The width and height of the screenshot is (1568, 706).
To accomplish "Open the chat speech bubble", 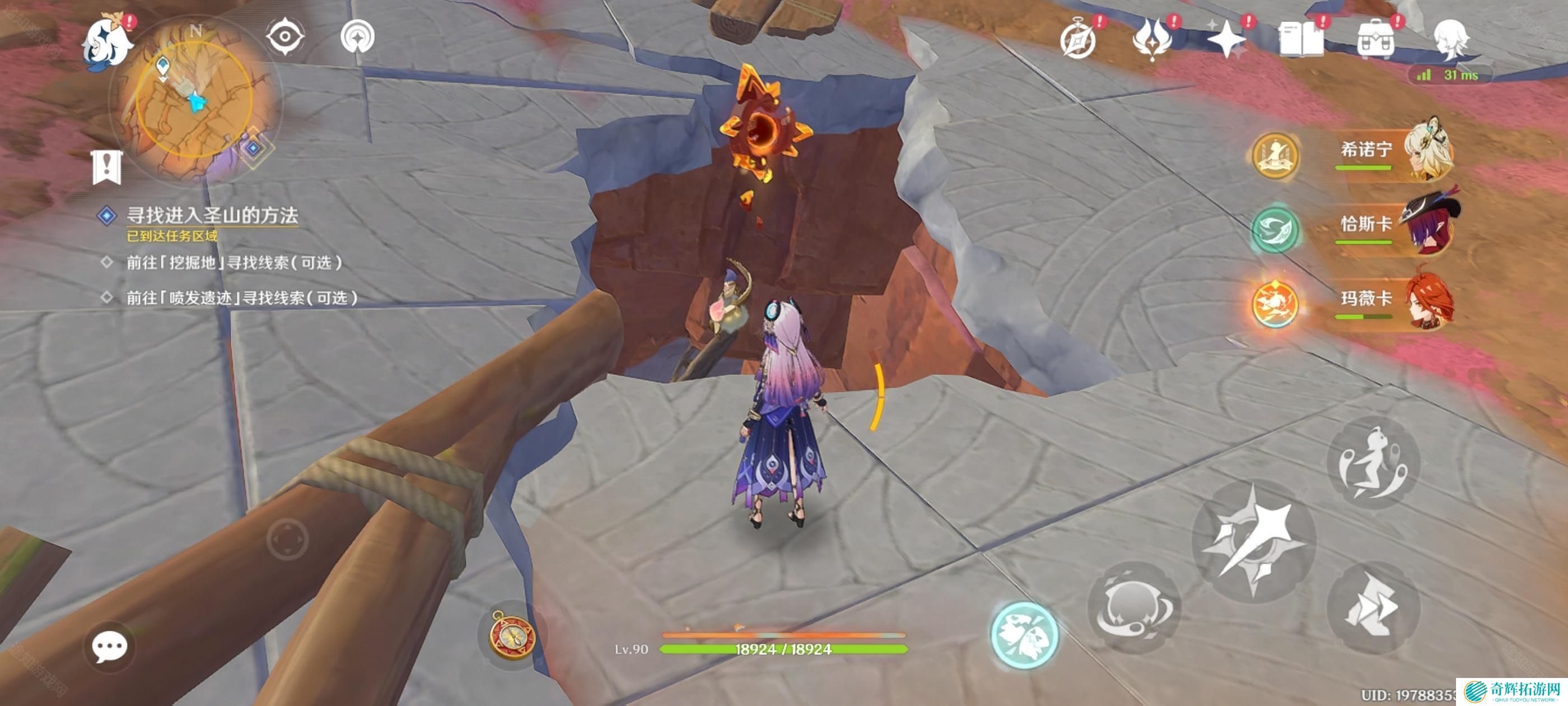I will pyautogui.click(x=110, y=646).
